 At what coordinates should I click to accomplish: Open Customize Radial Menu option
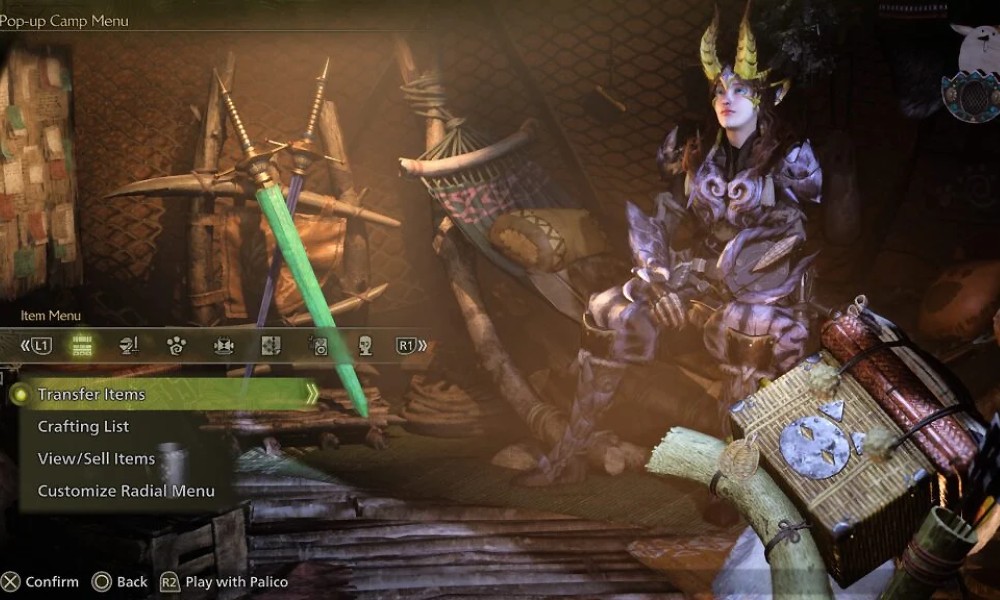coord(126,491)
